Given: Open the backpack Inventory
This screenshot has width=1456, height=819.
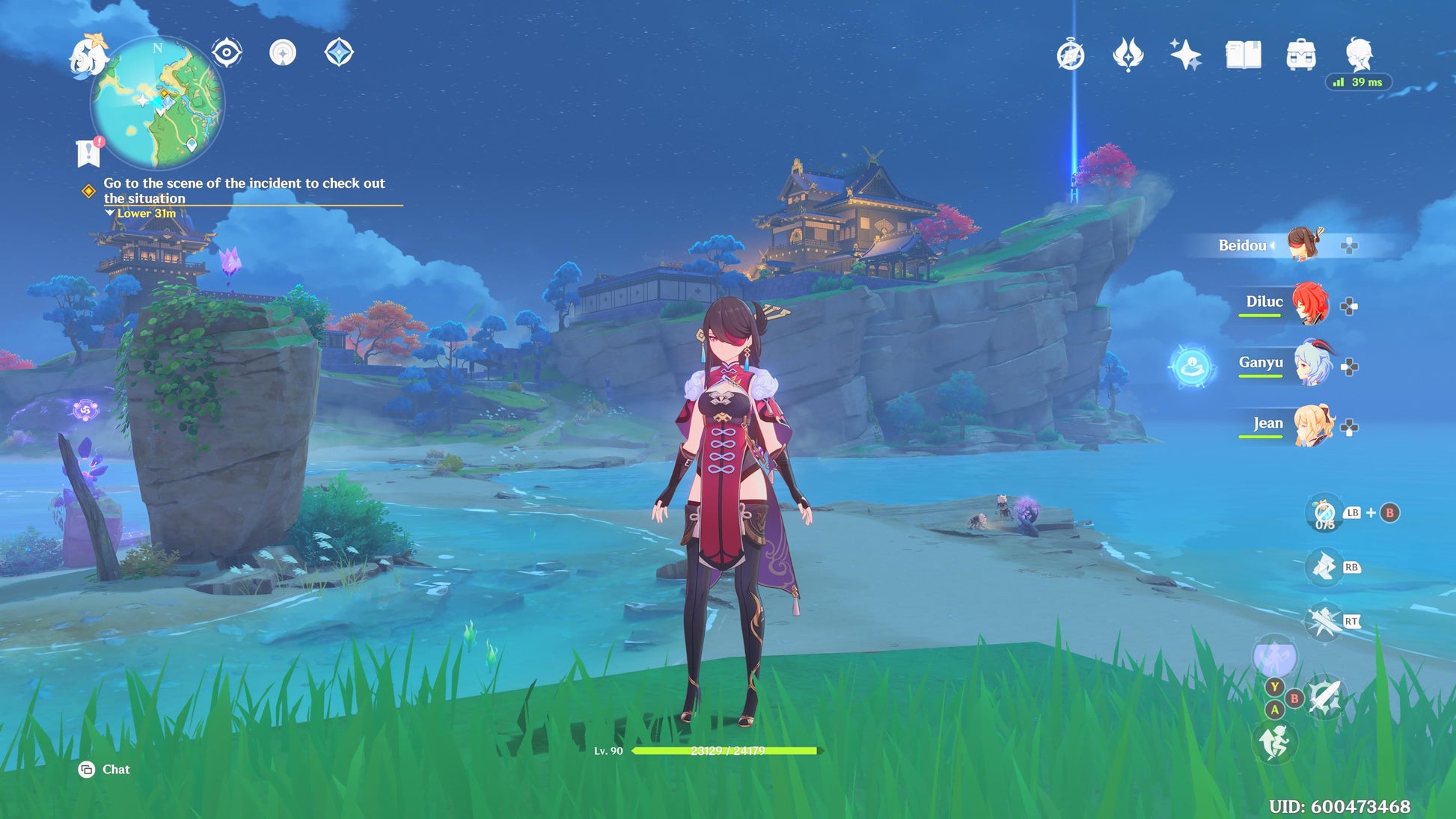Looking at the screenshot, I should tap(1300, 55).
